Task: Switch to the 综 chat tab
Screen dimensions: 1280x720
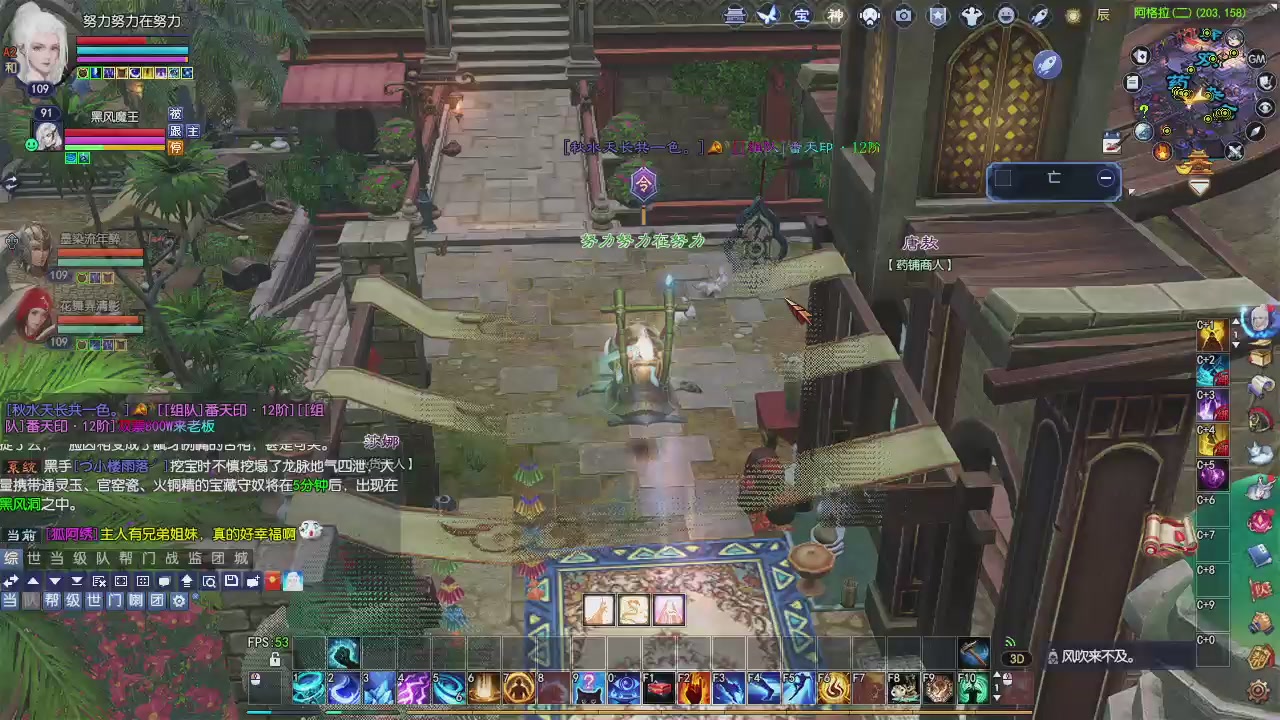Action: [x=10, y=559]
